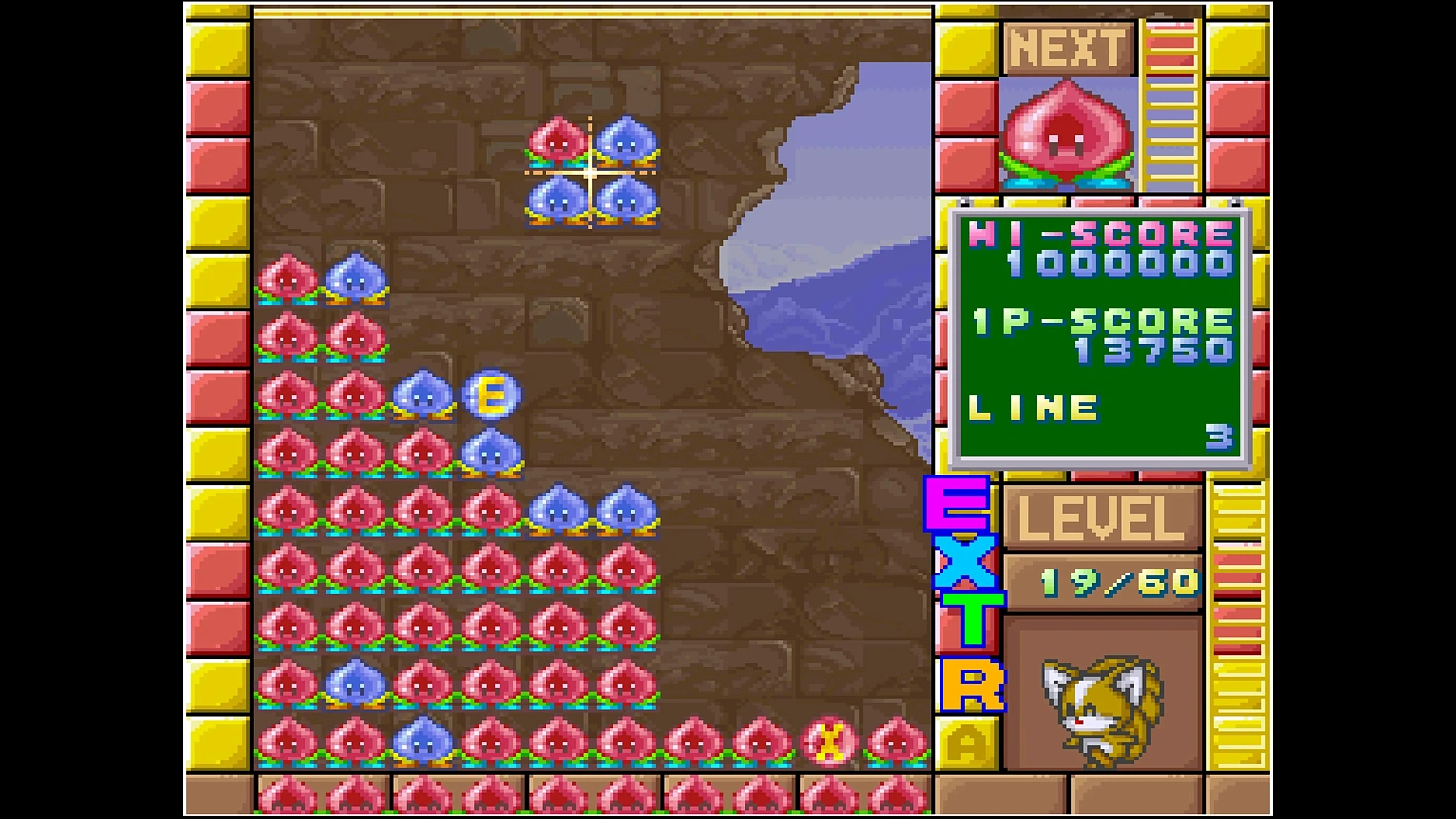This screenshot has height=819, width=1456.
Task: Collapse the NEXT preview box
Action: click(1068, 136)
